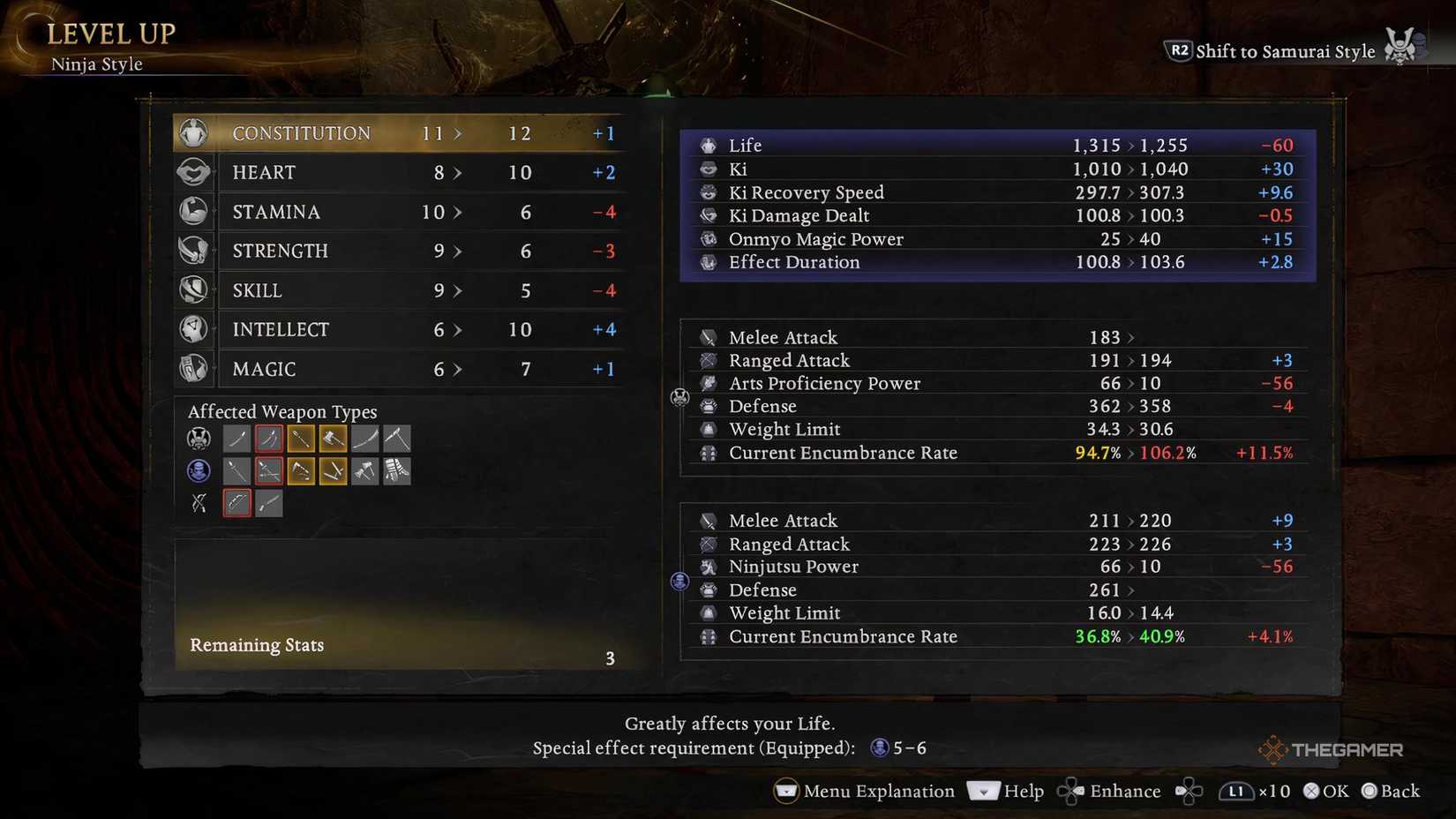Screen dimensions: 1456x819
Task: Click the arrow next to Skill value
Action: pos(458,289)
